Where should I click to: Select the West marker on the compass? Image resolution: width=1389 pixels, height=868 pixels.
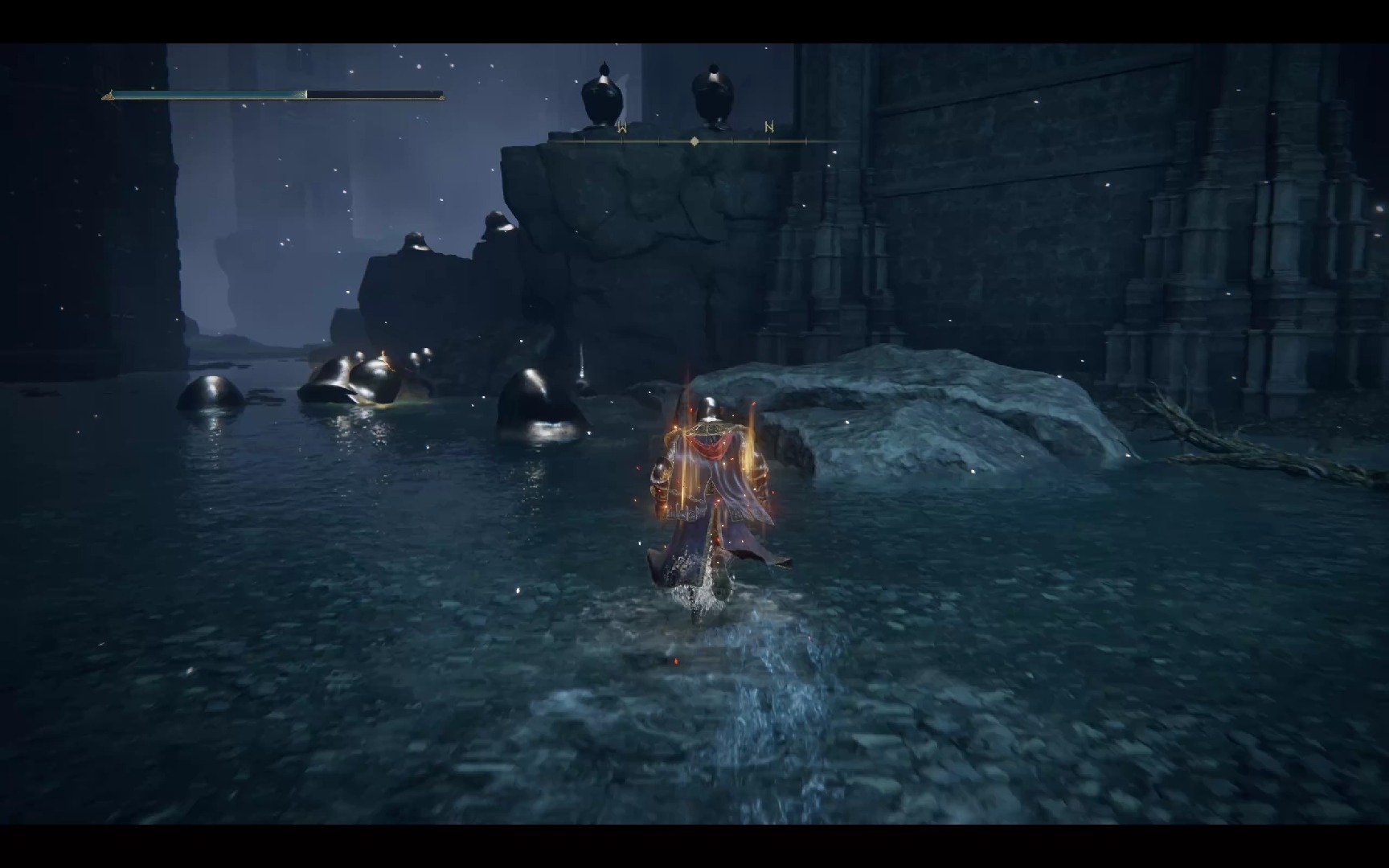pyautogui.click(x=621, y=127)
